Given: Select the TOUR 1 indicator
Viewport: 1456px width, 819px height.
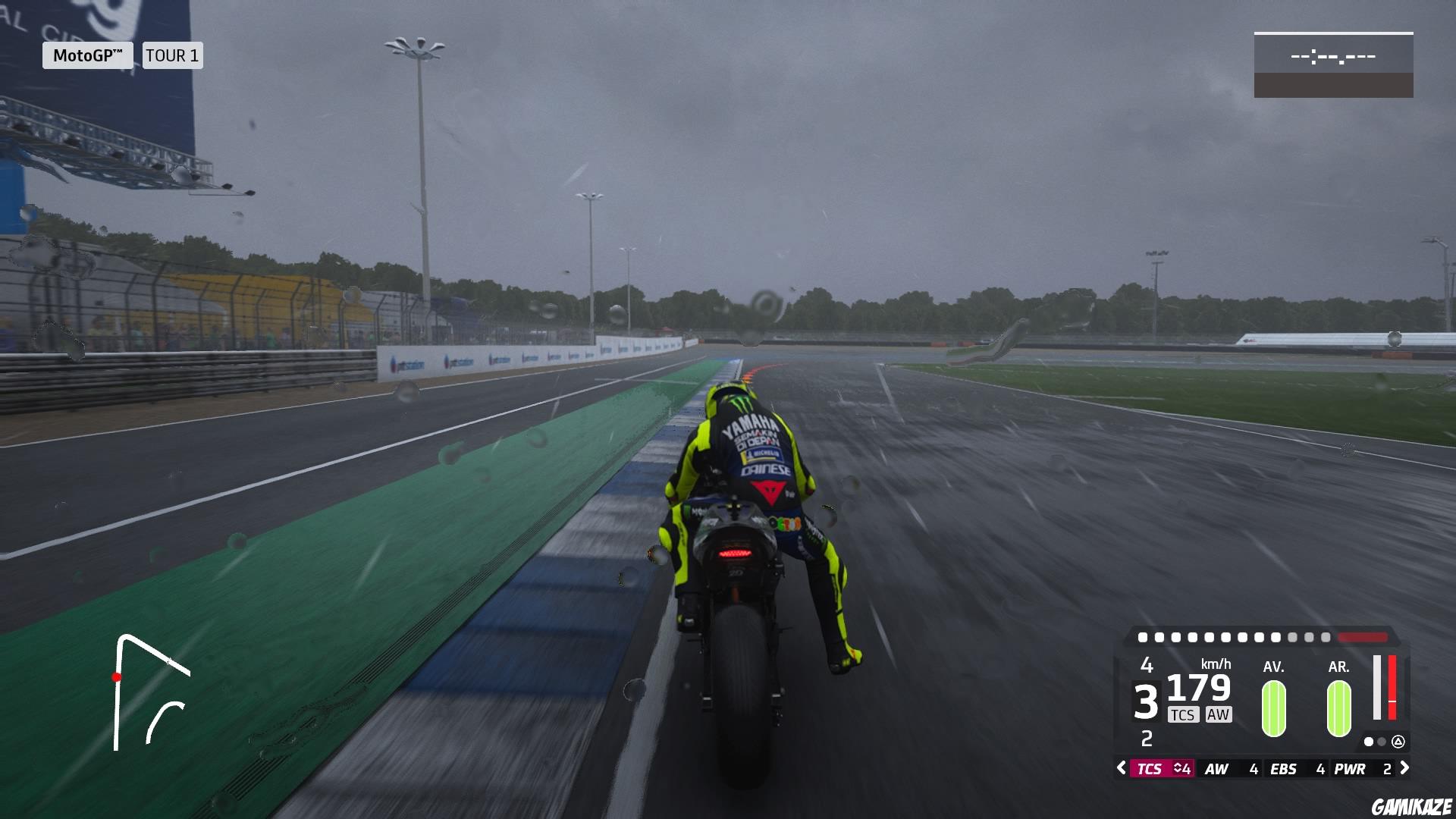Looking at the screenshot, I should [172, 55].
